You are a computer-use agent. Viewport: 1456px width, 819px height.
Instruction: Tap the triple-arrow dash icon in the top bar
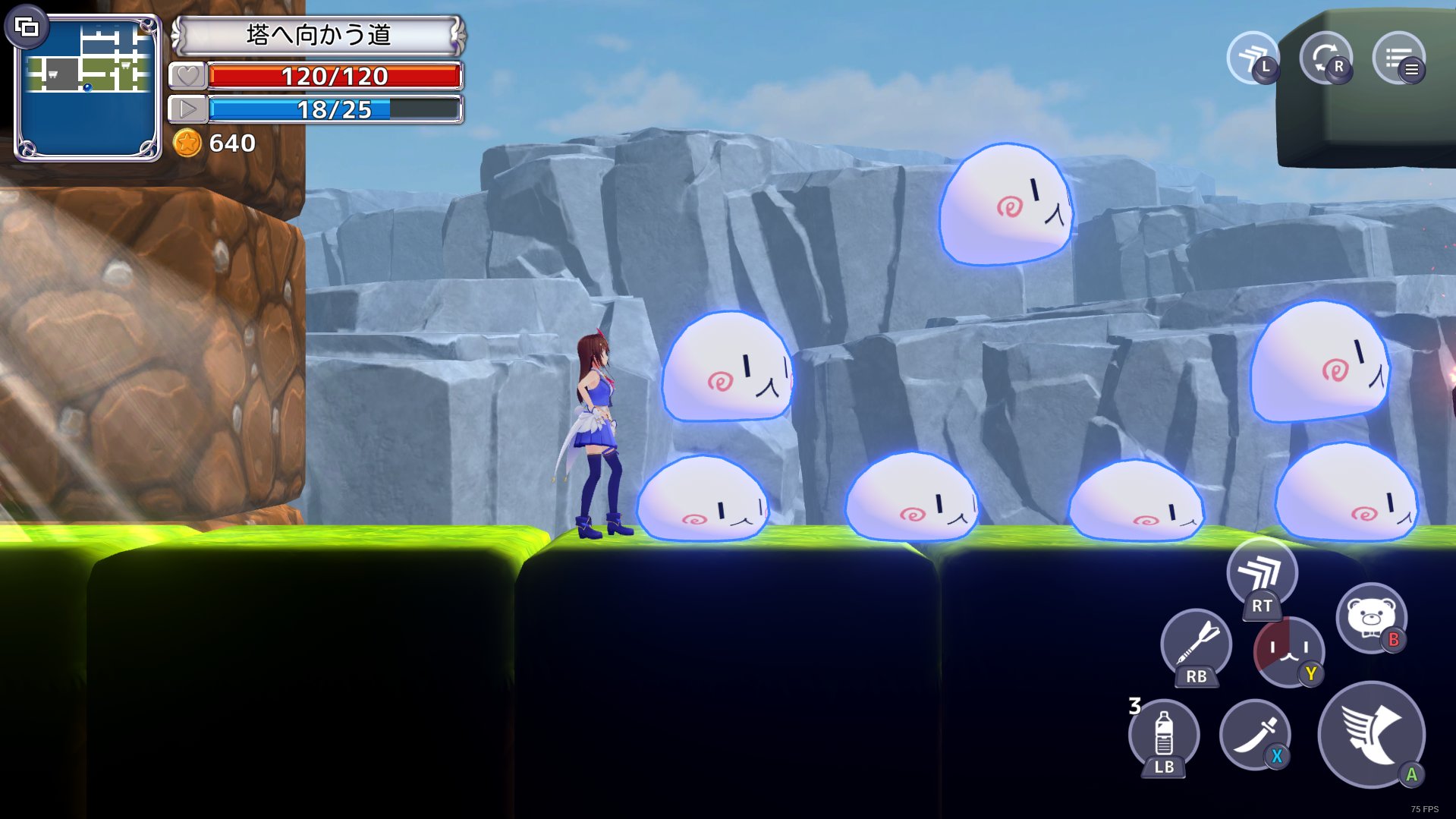[1253, 57]
